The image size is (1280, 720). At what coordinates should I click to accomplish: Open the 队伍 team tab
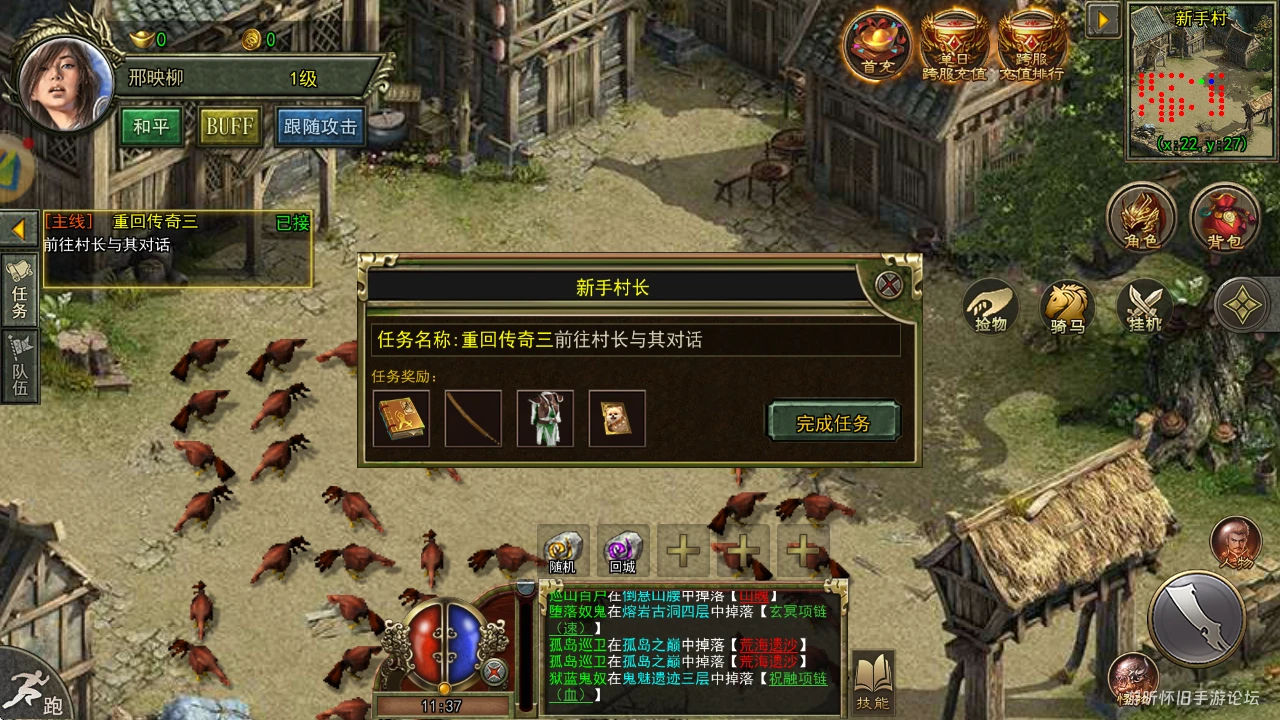pyautogui.click(x=20, y=365)
